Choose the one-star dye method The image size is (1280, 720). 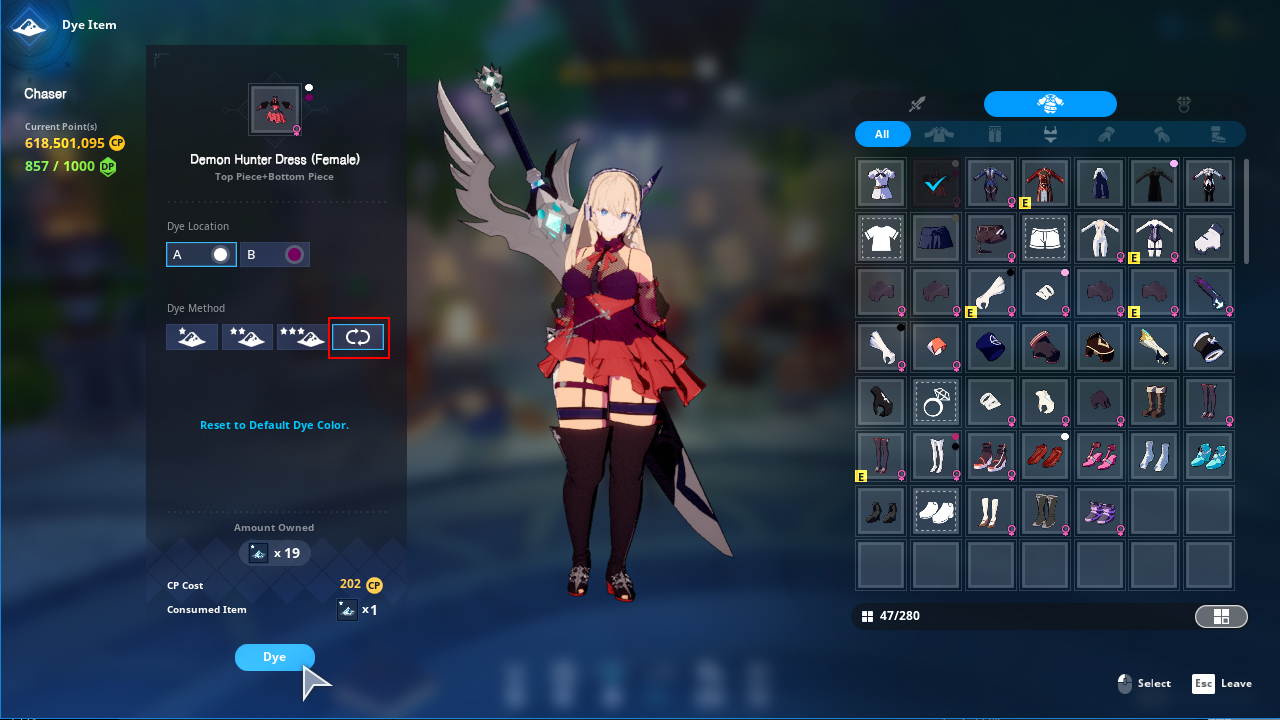pyautogui.click(x=192, y=337)
